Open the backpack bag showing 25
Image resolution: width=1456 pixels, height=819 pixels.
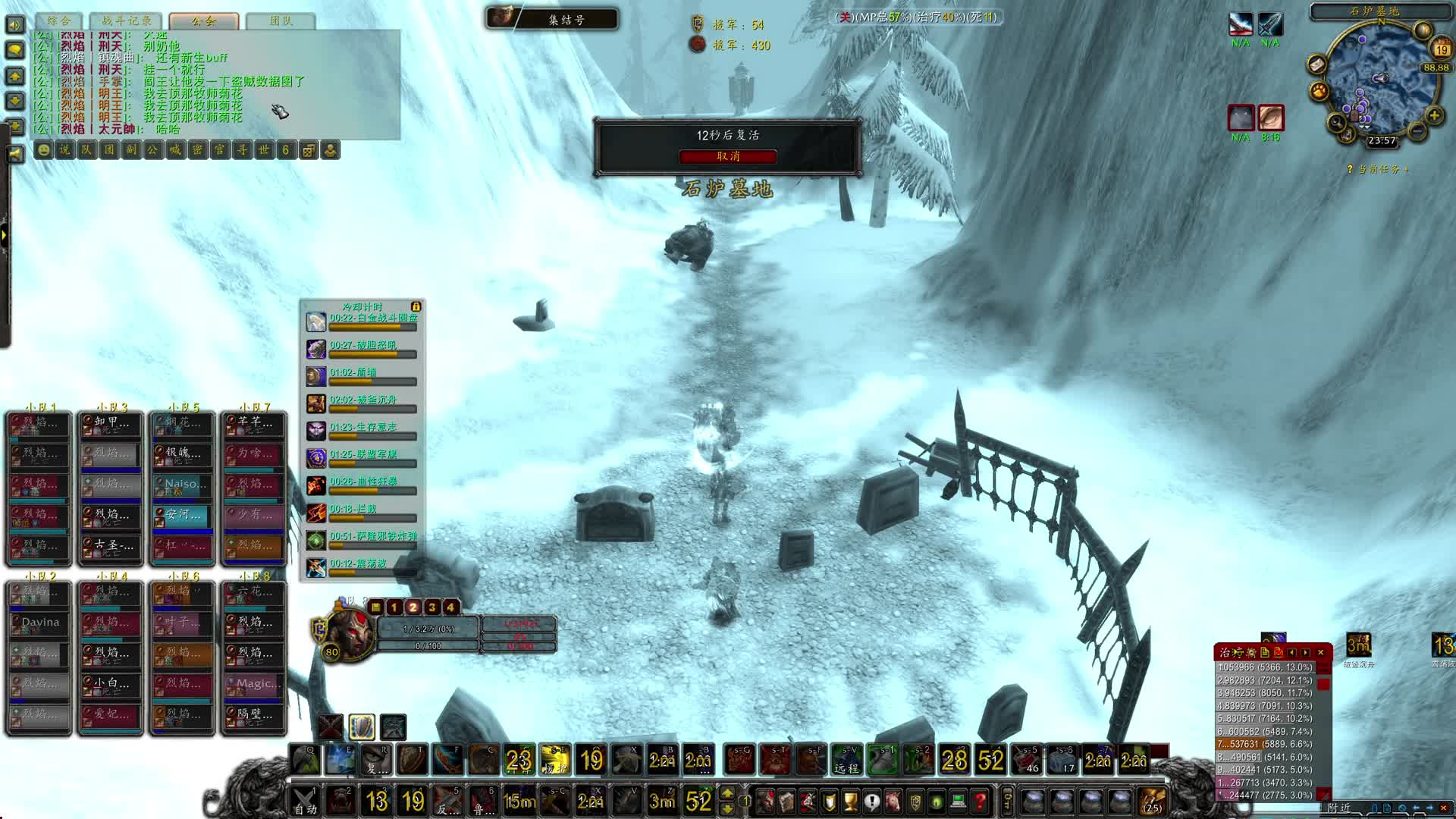(1153, 801)
